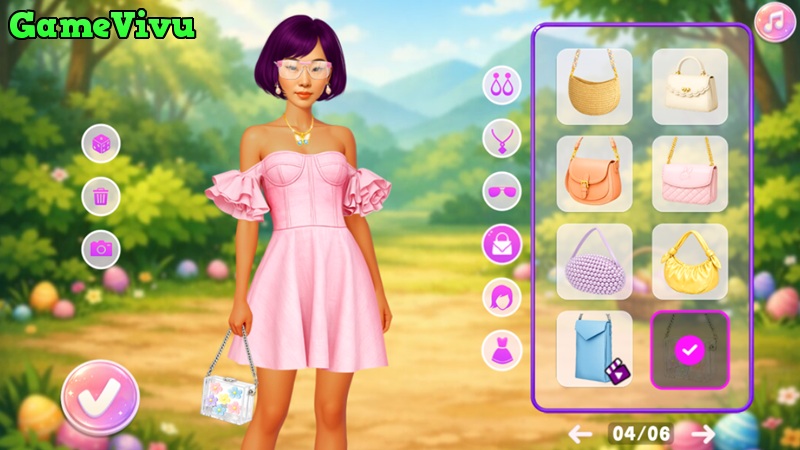Clear the outfit with the trash button
800x450 pixels.
pos(101,196)
